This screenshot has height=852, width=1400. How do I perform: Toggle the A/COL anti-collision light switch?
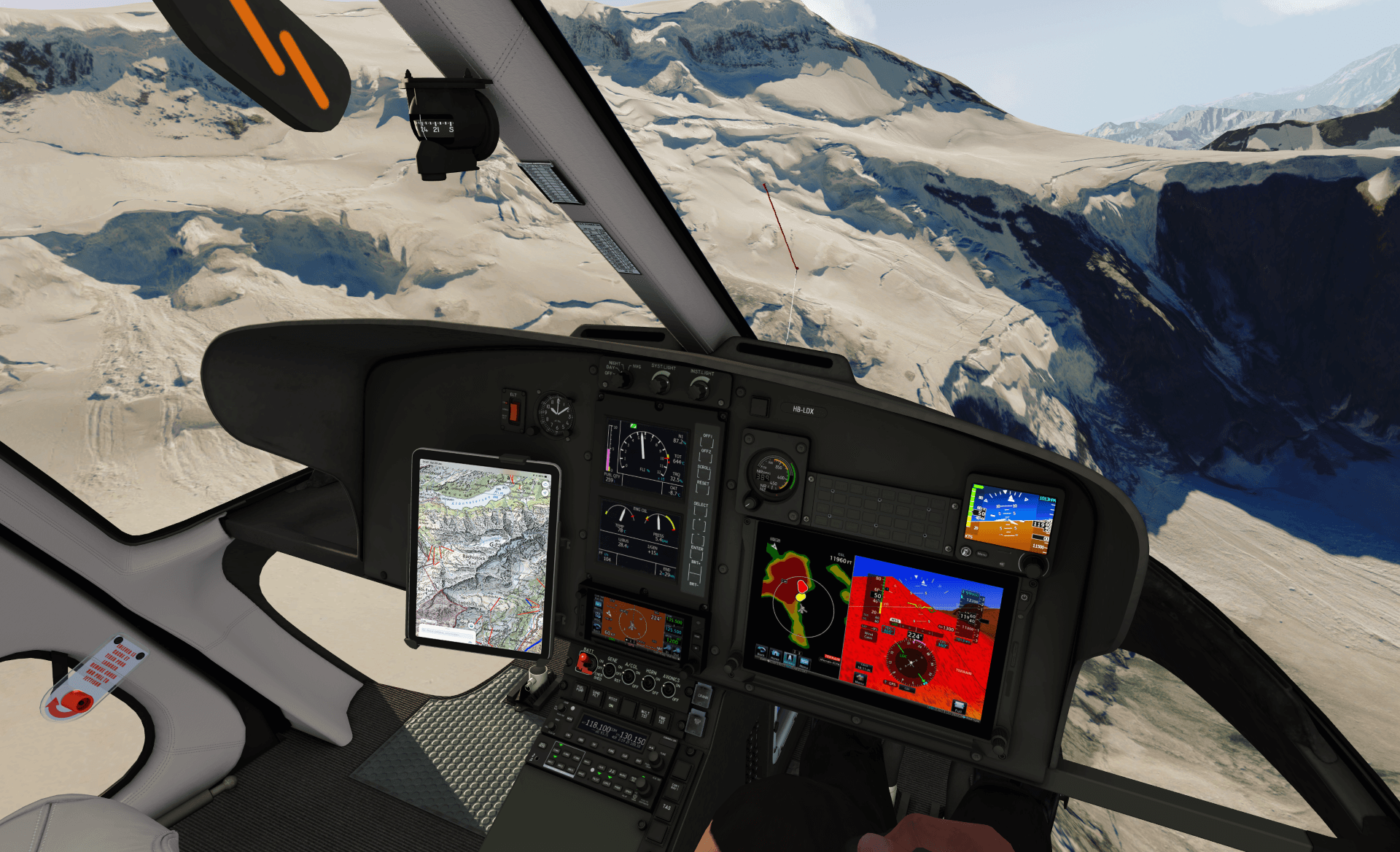coord(629,677)
